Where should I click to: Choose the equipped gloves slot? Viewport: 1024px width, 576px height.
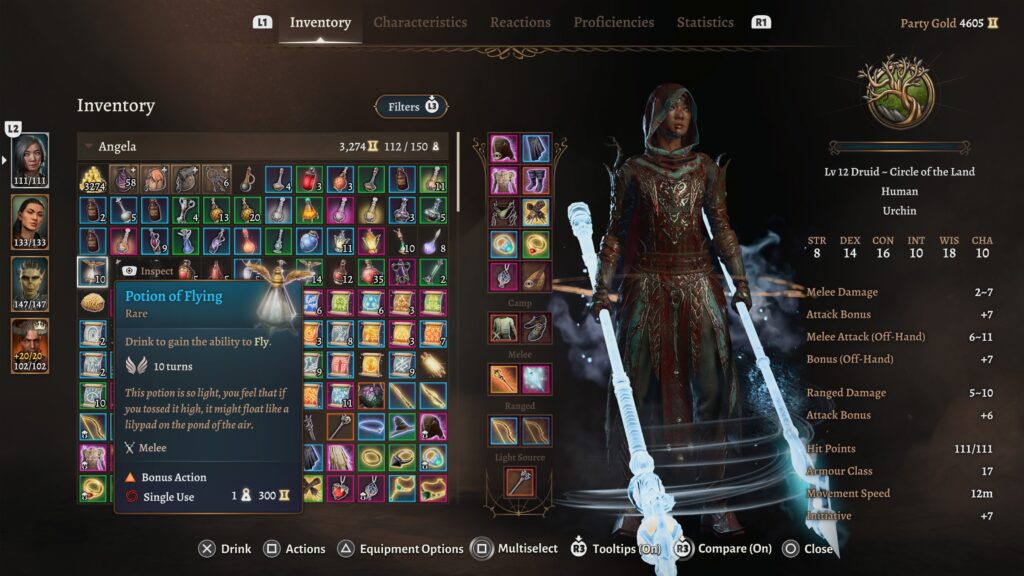(x=536, y=213)
